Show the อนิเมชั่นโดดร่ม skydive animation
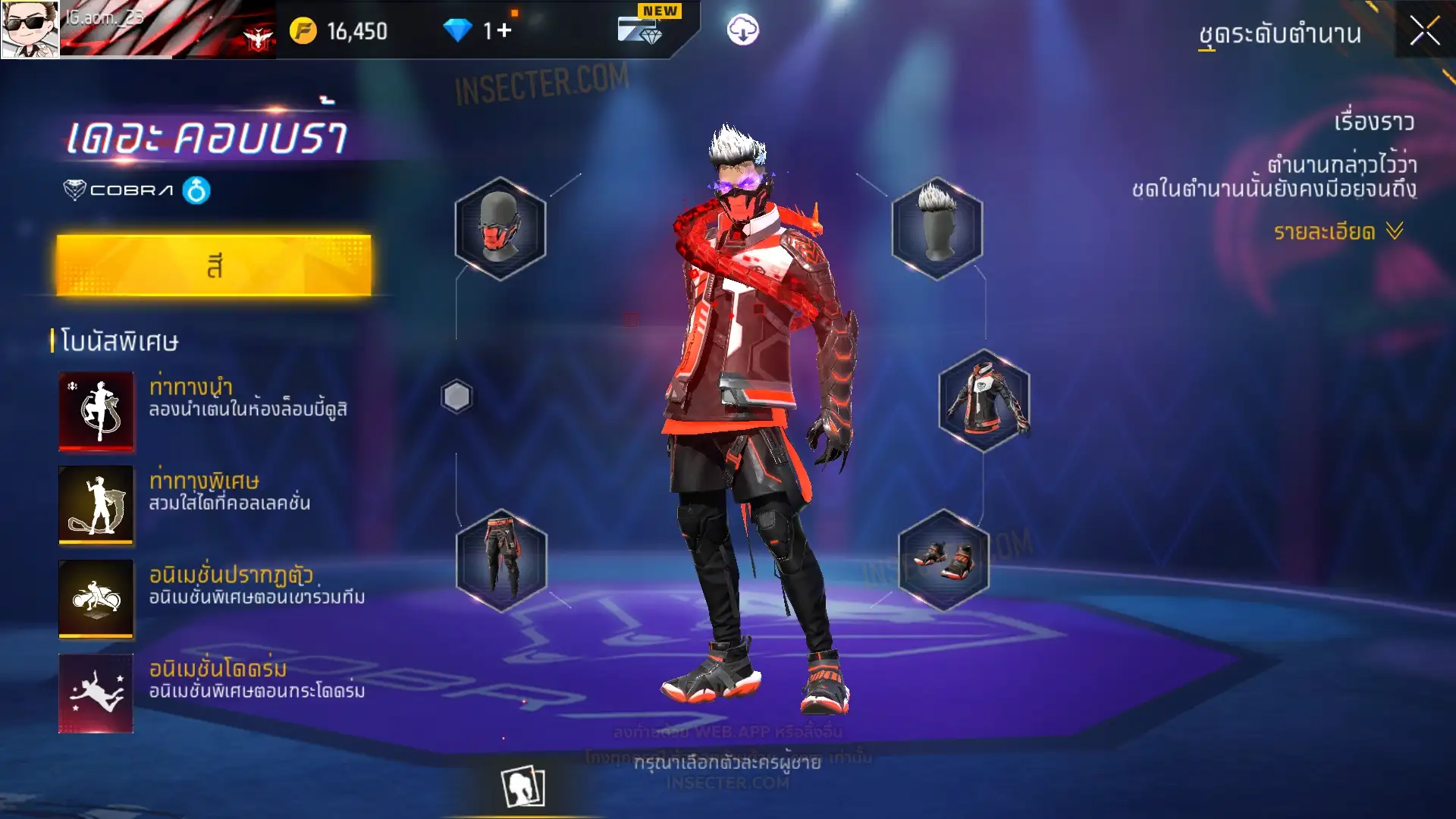The height and width of the screenshot is (819, 1456). [x=96, y=692]
